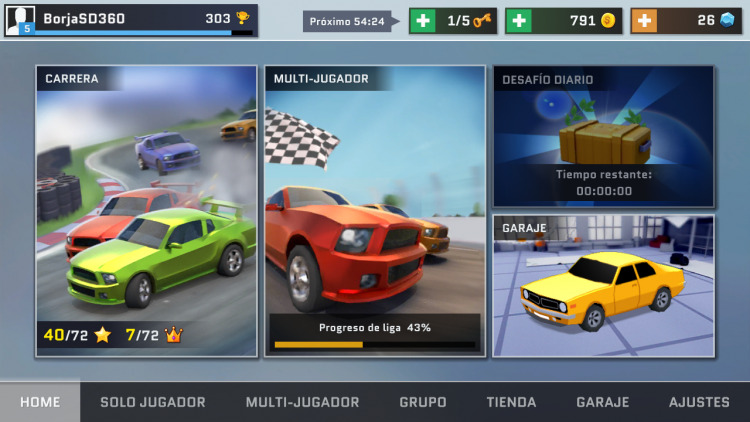
Task: Open the Carrera race mode panel
Action: point(147,210)
